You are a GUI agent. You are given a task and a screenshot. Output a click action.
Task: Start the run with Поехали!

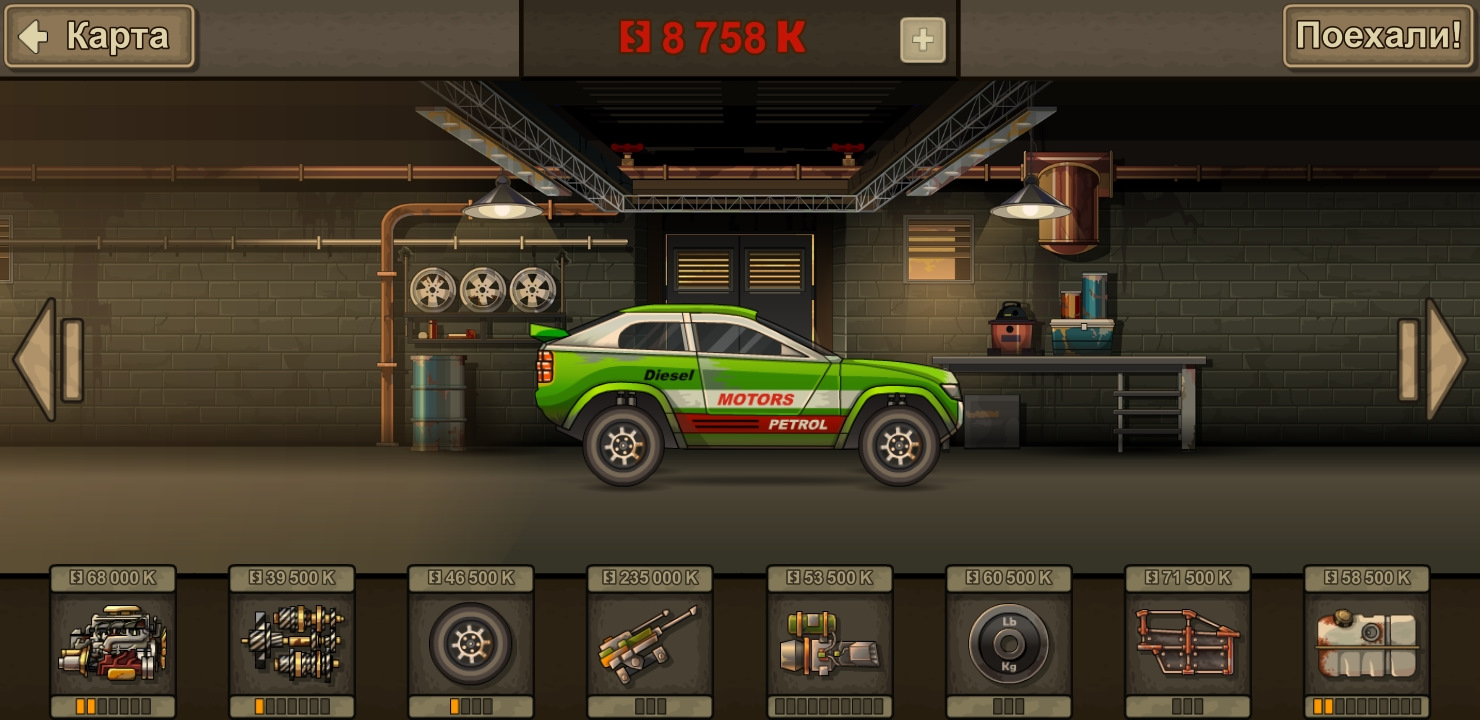pyautogui.click(x=1378, y=37)
